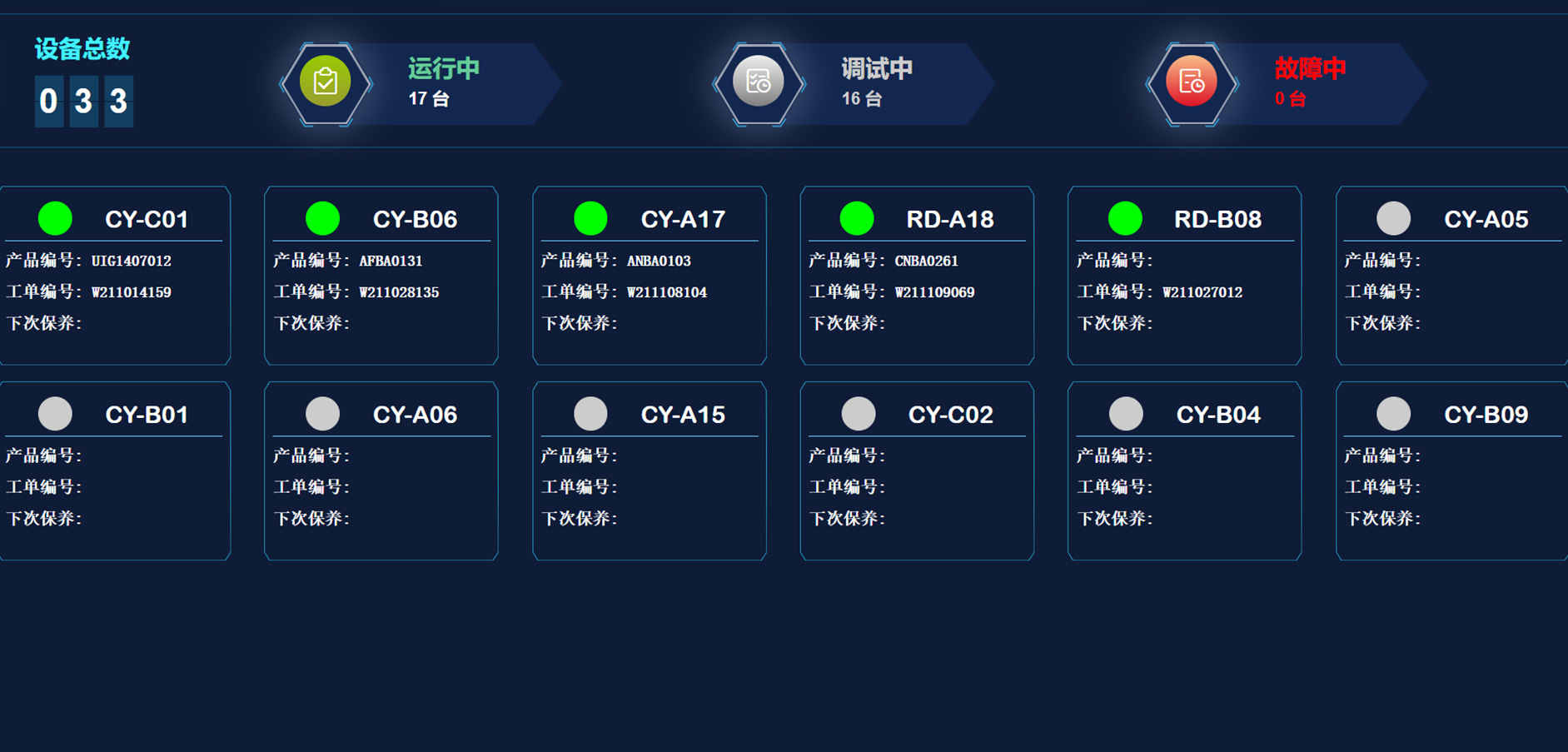Click the gray status circle on CY-A05

[x=1392, y=218]
